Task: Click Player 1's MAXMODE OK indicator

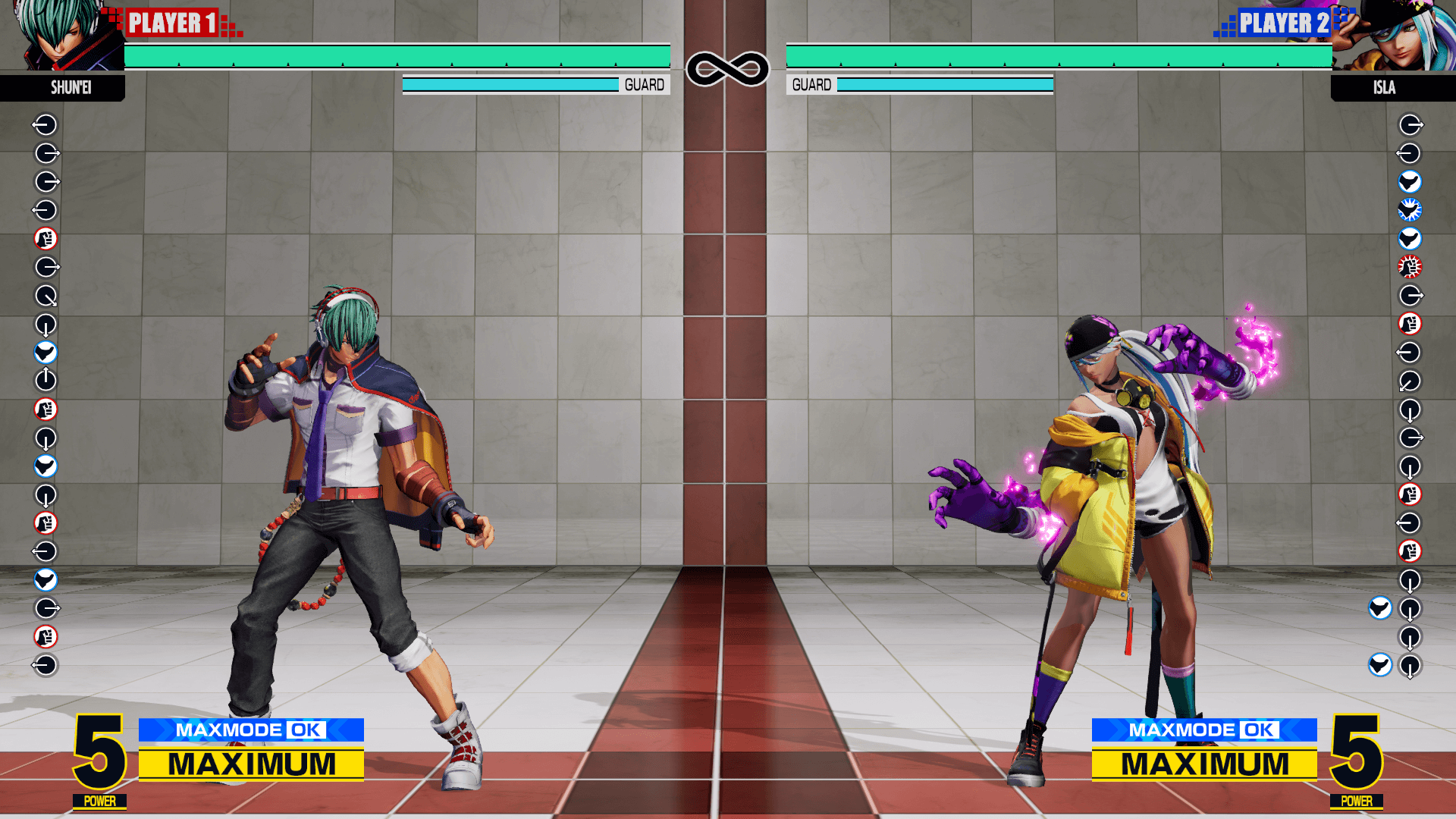Action: point(251,730)
